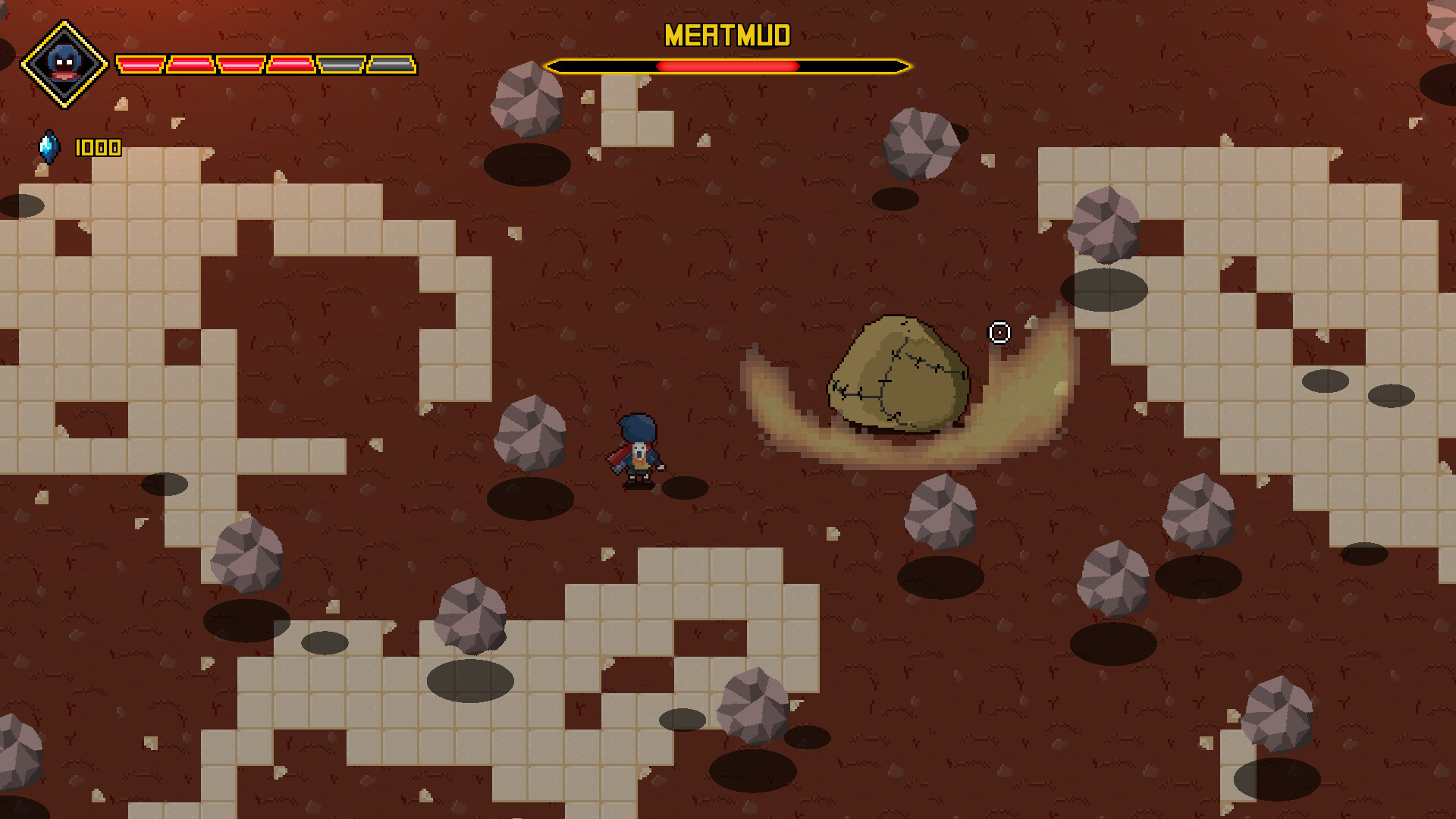The height and width of the screenshot is (819, 1456).
Task: Click the player portrait in the diamond frame
Action: tap(65, 62)
